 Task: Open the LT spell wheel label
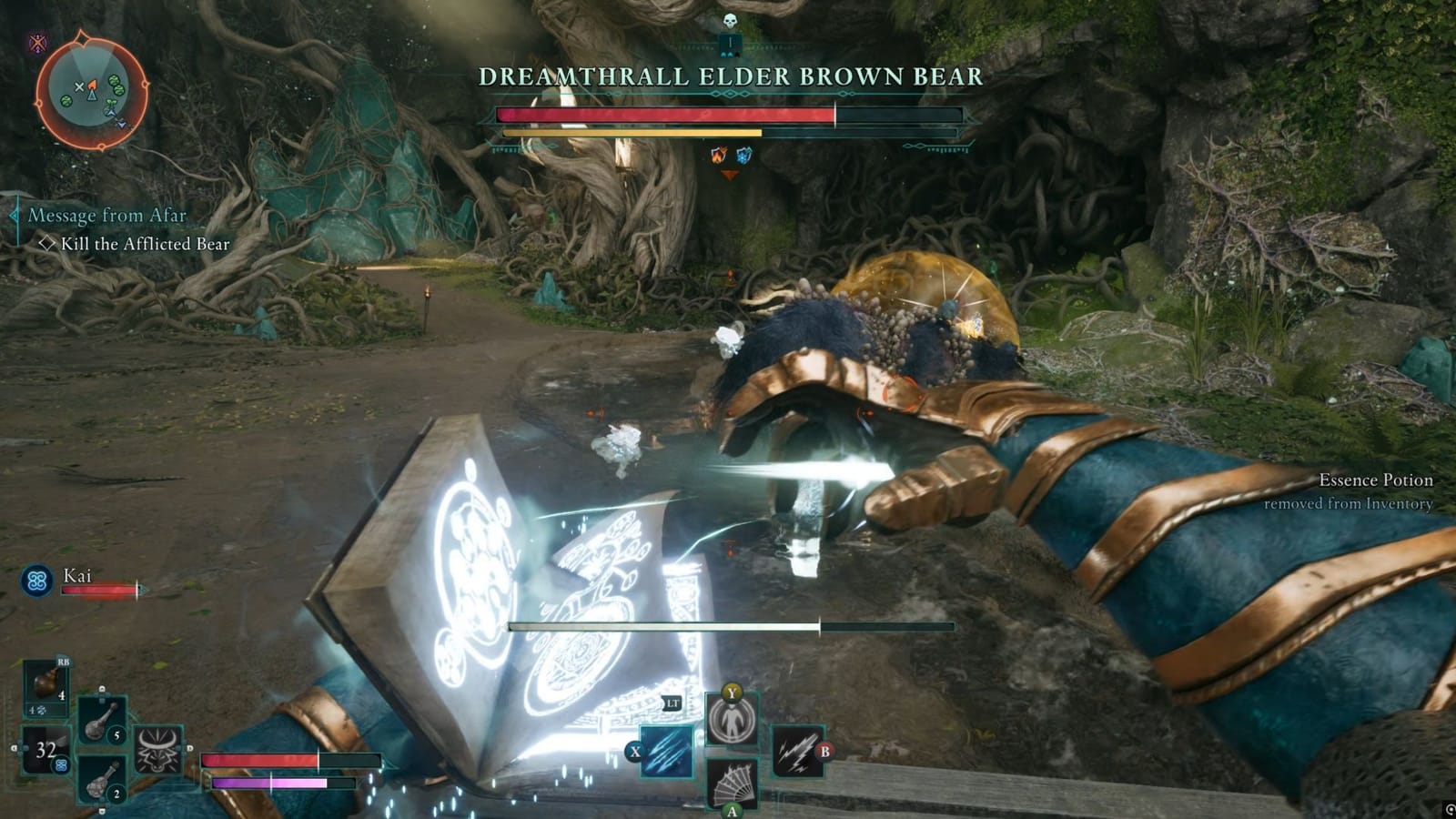coord(673,703)
